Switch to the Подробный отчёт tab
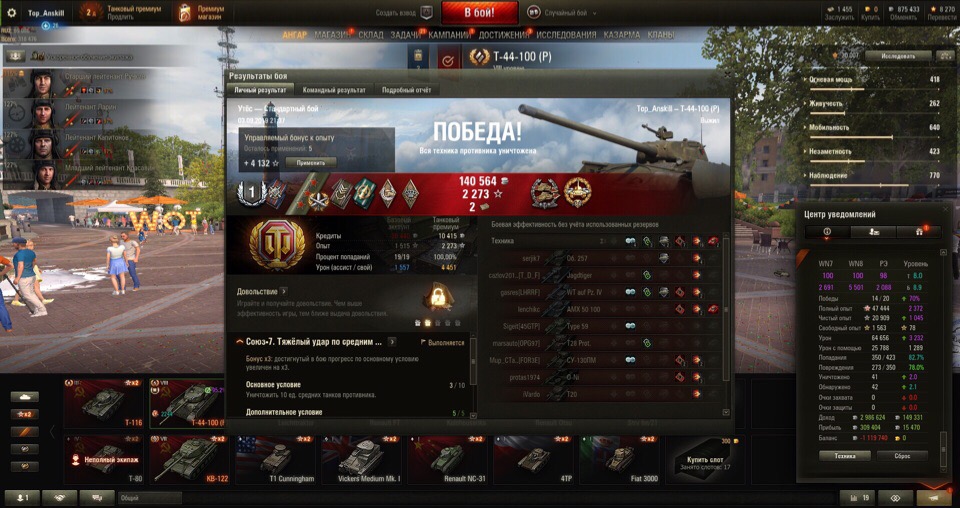 405,90
